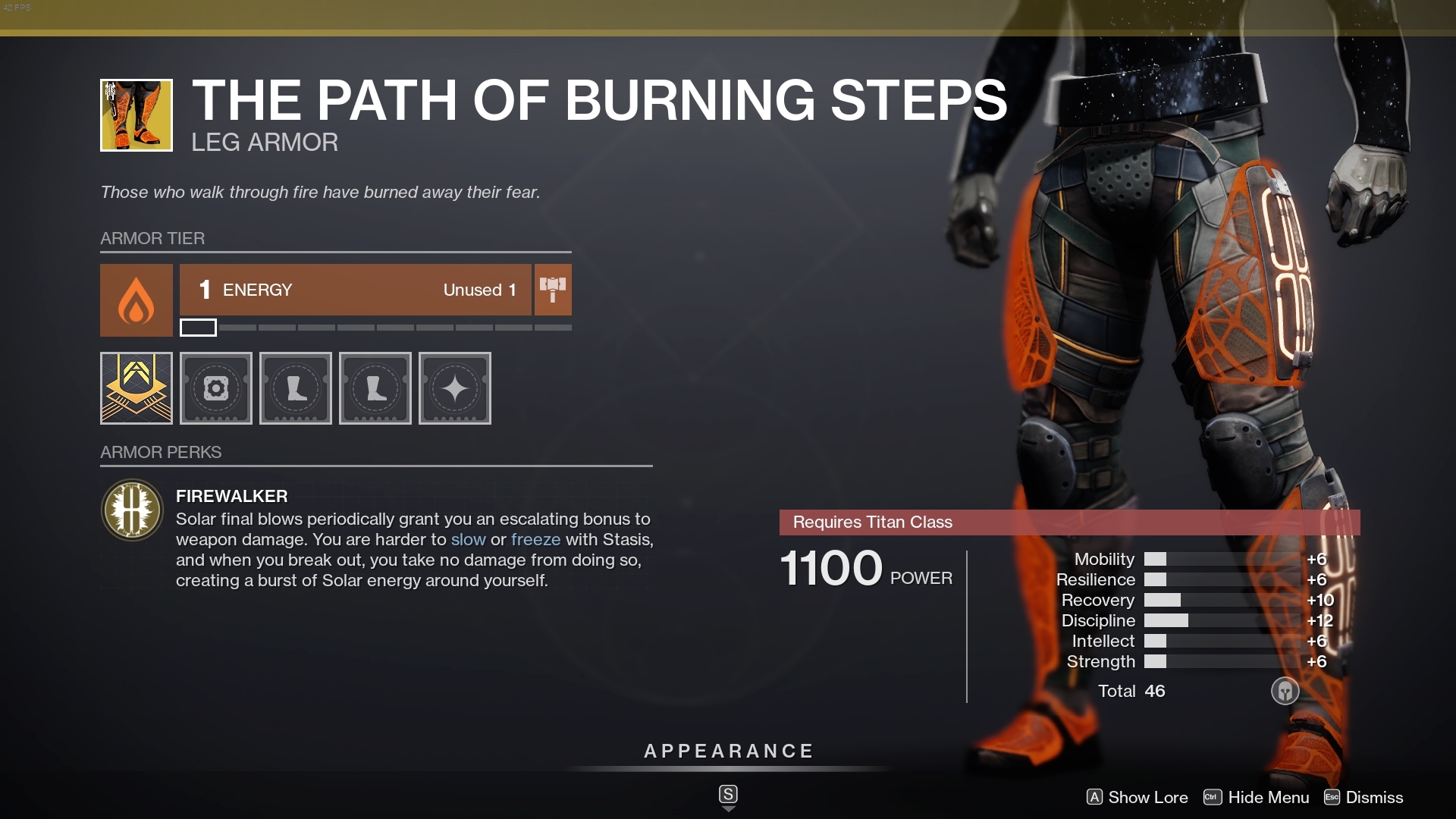This screenshot has width=1456, height=819.
Task: Select the Firewalker perk icon
Action: [x=132, y=510]
